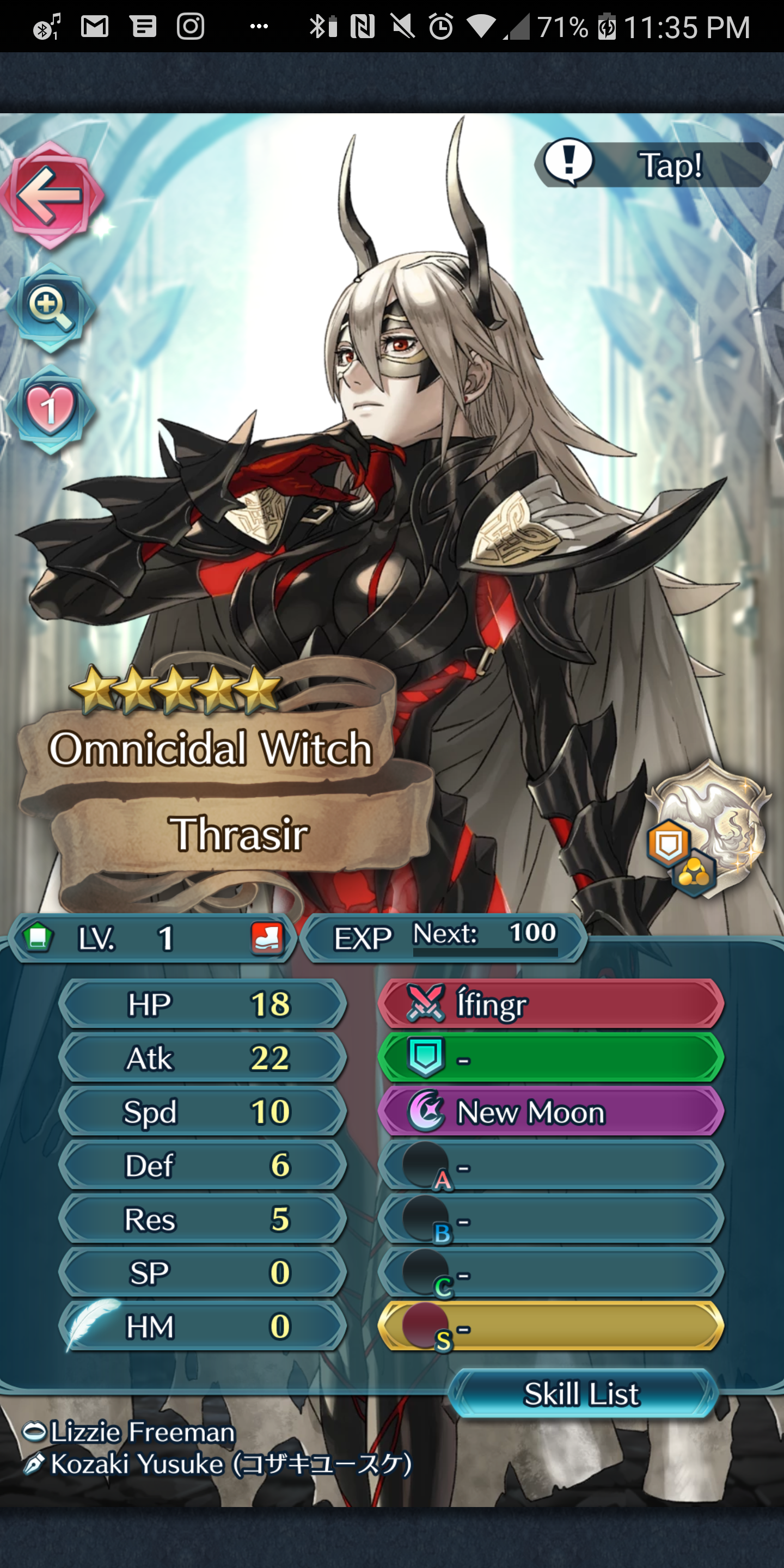Open the Instagram notification in status bar
The height and width of the screenshot is (1568, 784).
coord(191,27)
